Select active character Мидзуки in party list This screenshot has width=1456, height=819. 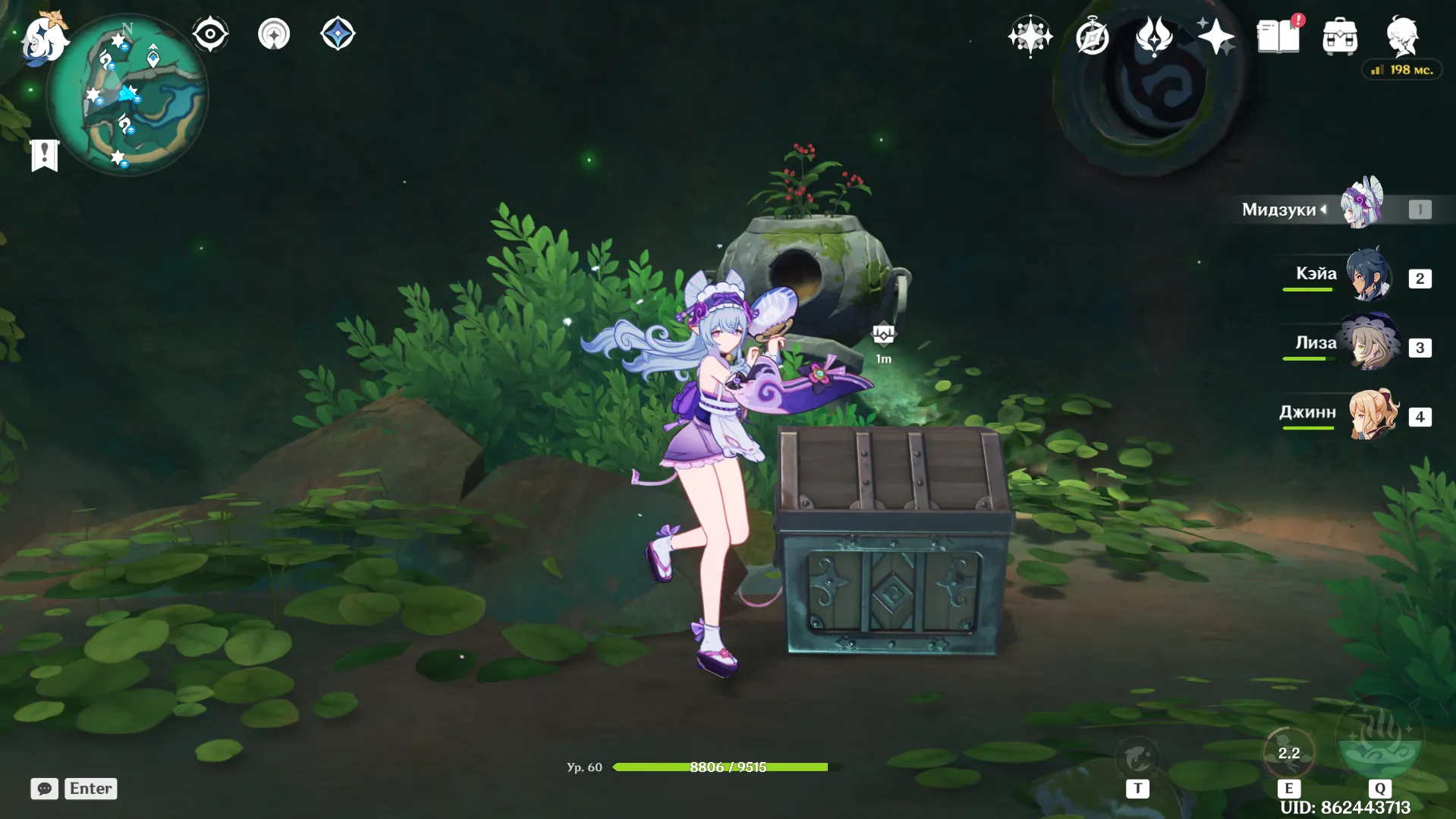pos(1362,205)
